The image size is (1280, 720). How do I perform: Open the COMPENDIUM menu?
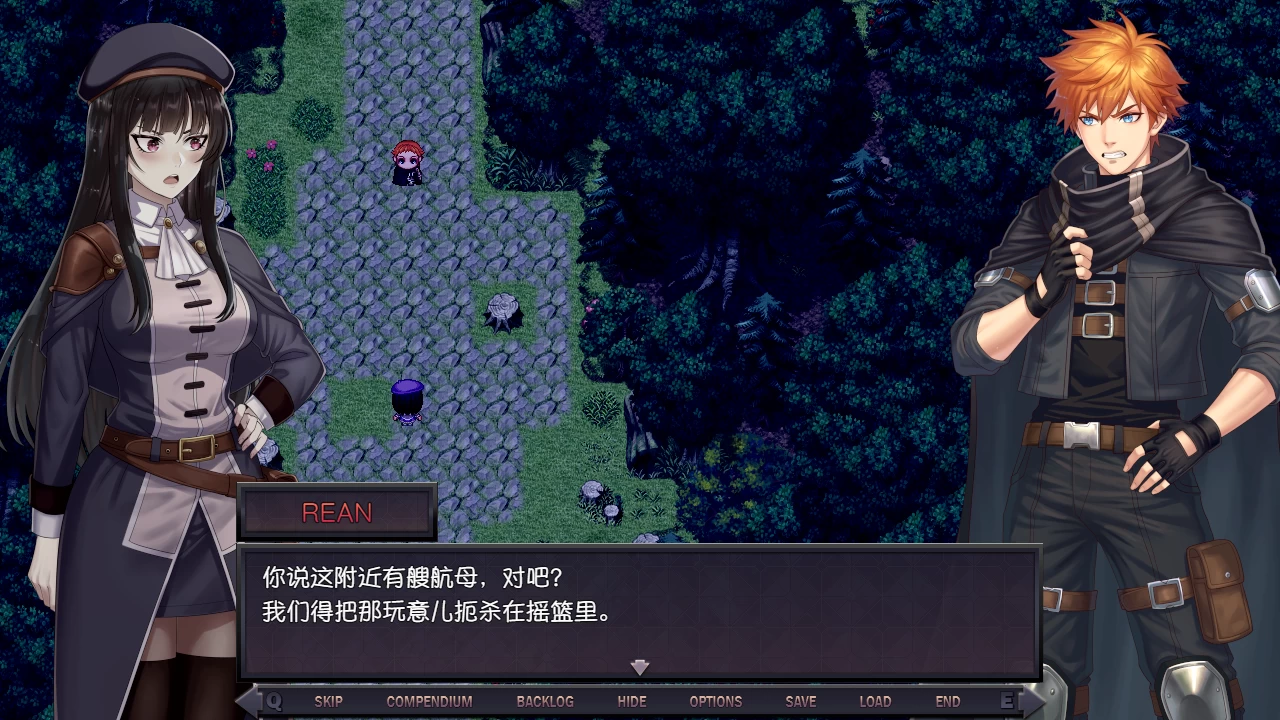[428, 701]
